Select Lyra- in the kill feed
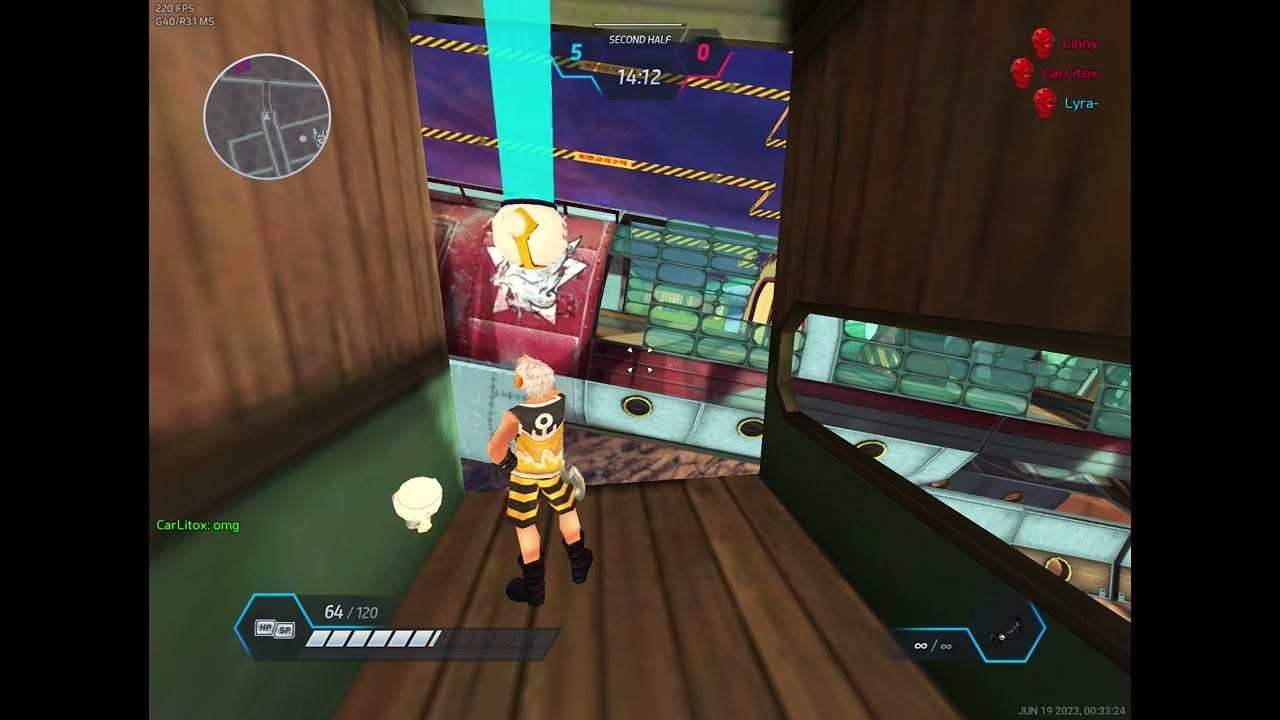This screenshot has height=720, width=1280. [1081, 103]
